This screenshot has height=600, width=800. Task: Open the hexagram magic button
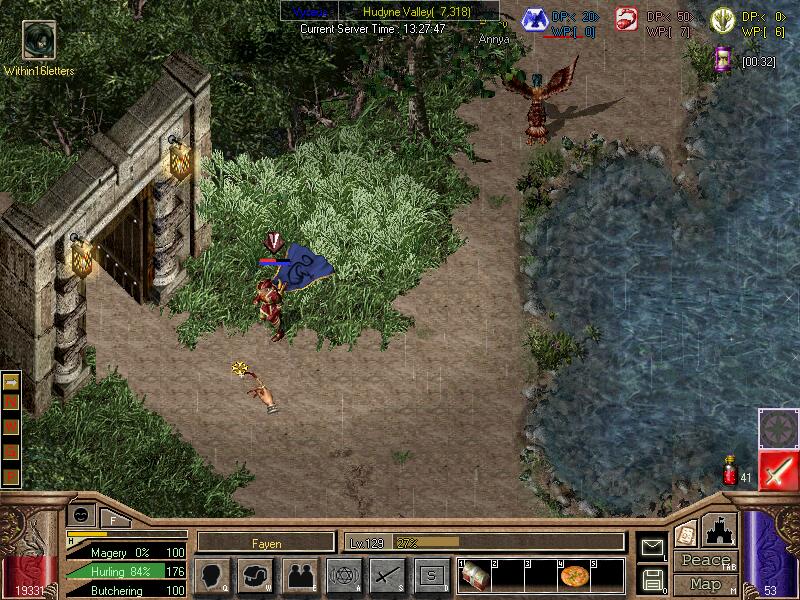(343, 576)
